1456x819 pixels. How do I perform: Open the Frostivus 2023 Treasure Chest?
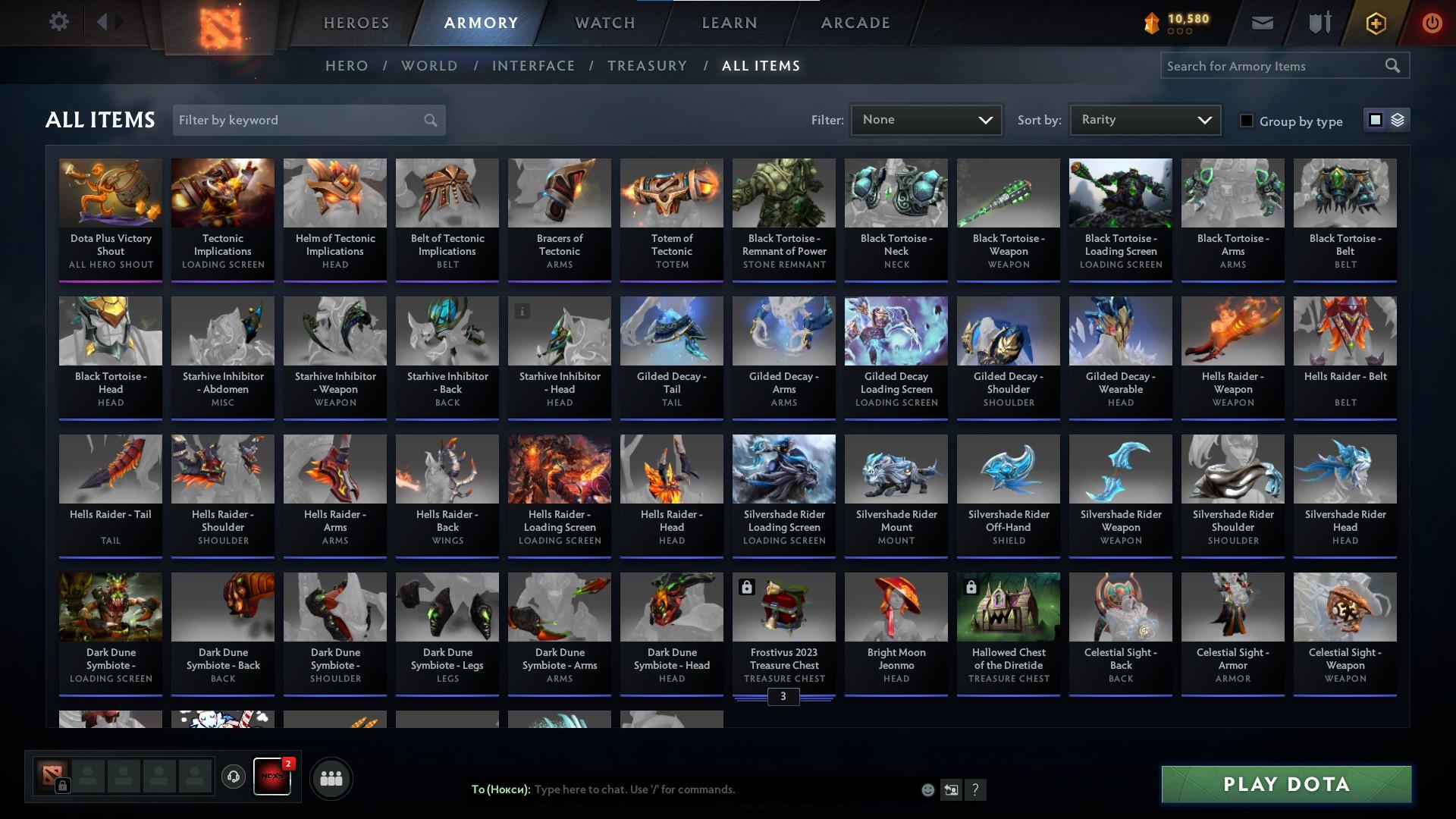(x=783, y=607)
